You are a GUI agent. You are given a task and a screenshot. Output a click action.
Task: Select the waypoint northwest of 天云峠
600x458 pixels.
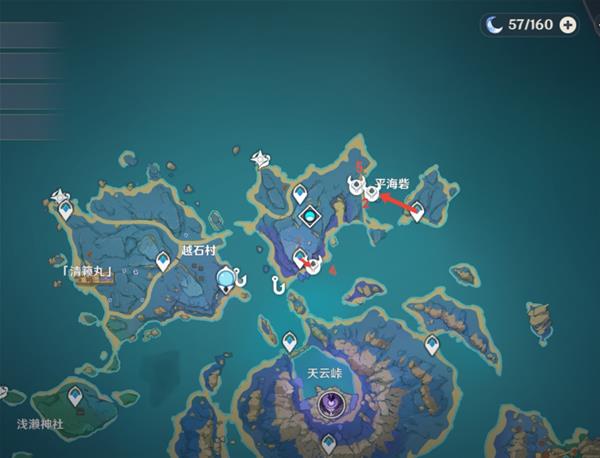[290, 341]
